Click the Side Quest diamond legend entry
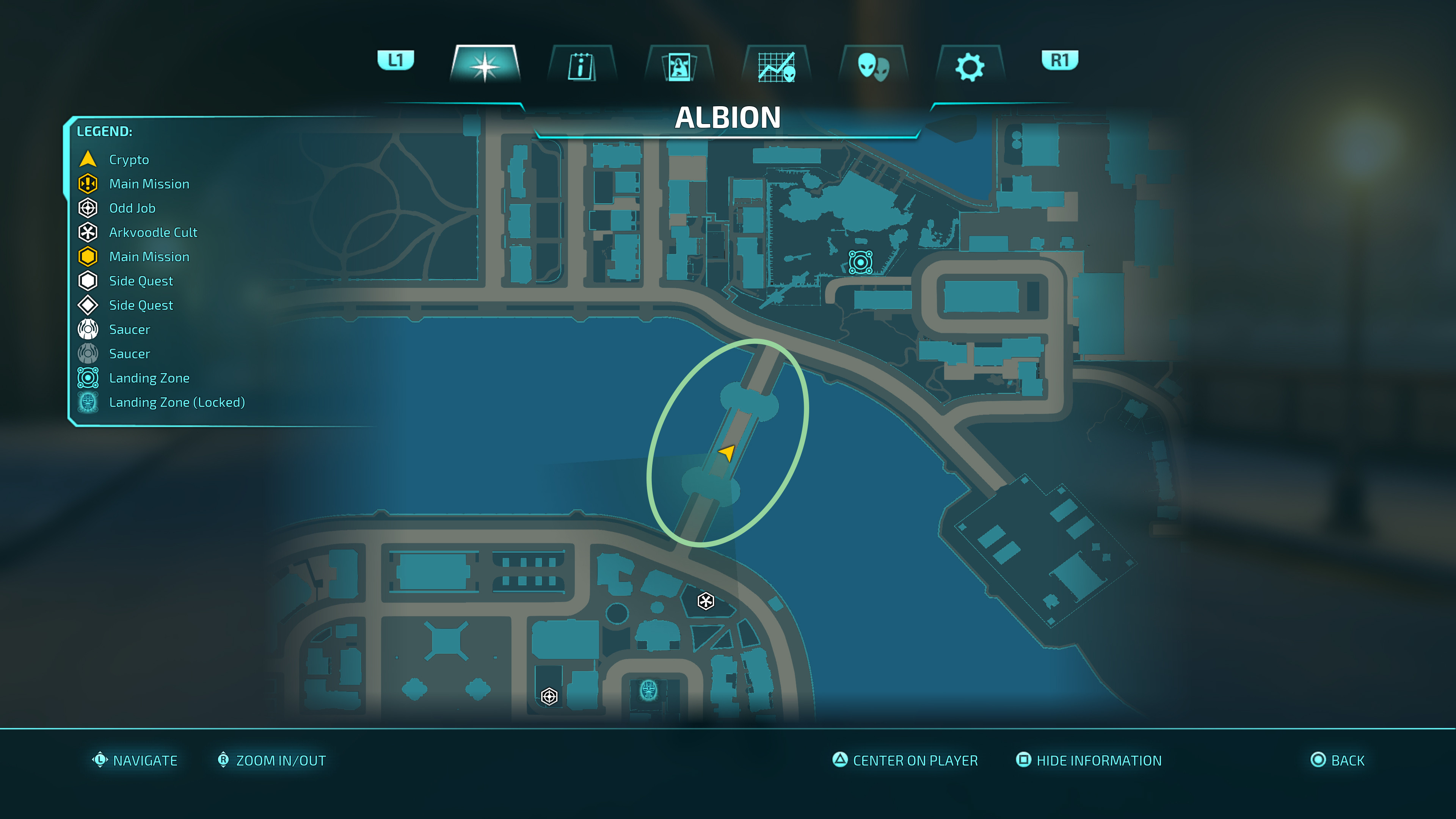This screenshot has width=1456, height=819. [x=141, y=305]
